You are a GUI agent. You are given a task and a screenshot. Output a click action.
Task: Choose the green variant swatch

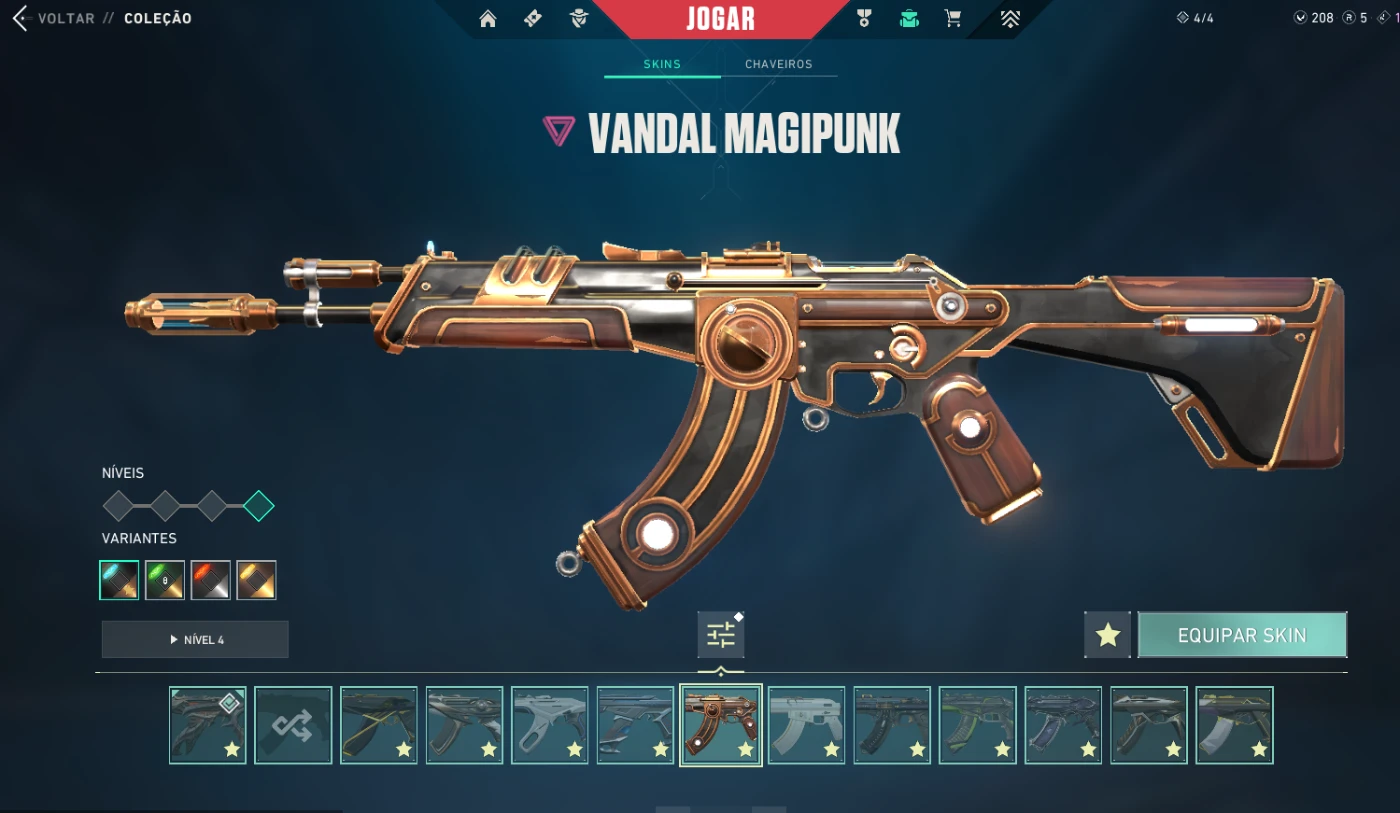pos(165,580)
